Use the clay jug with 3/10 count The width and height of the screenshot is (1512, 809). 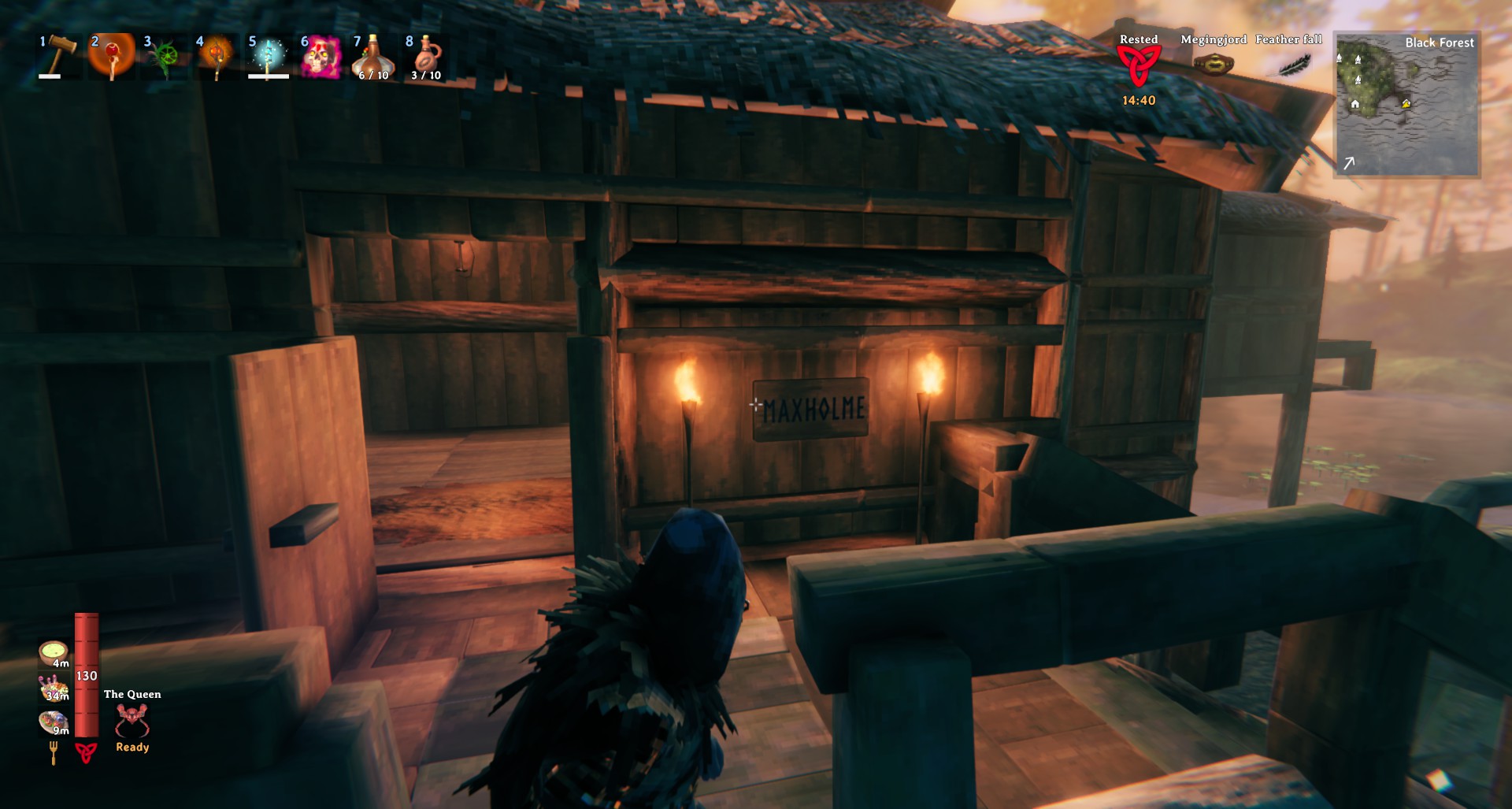point(425,57)
